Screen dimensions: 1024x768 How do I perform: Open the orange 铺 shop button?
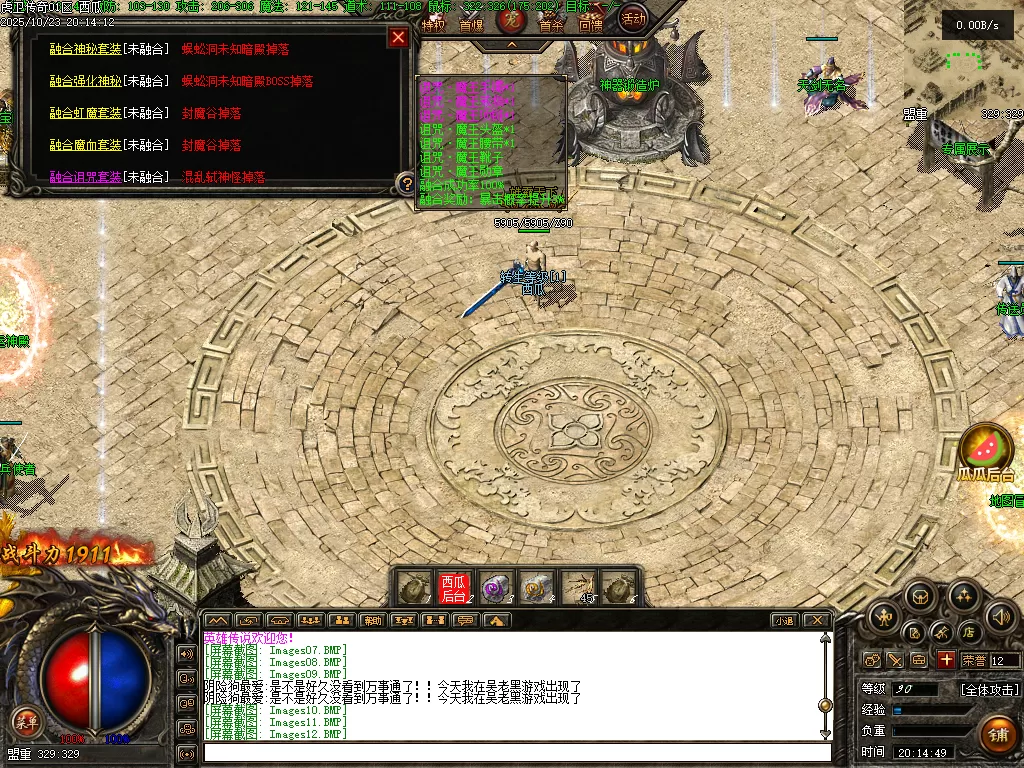(x=997, y=736)
